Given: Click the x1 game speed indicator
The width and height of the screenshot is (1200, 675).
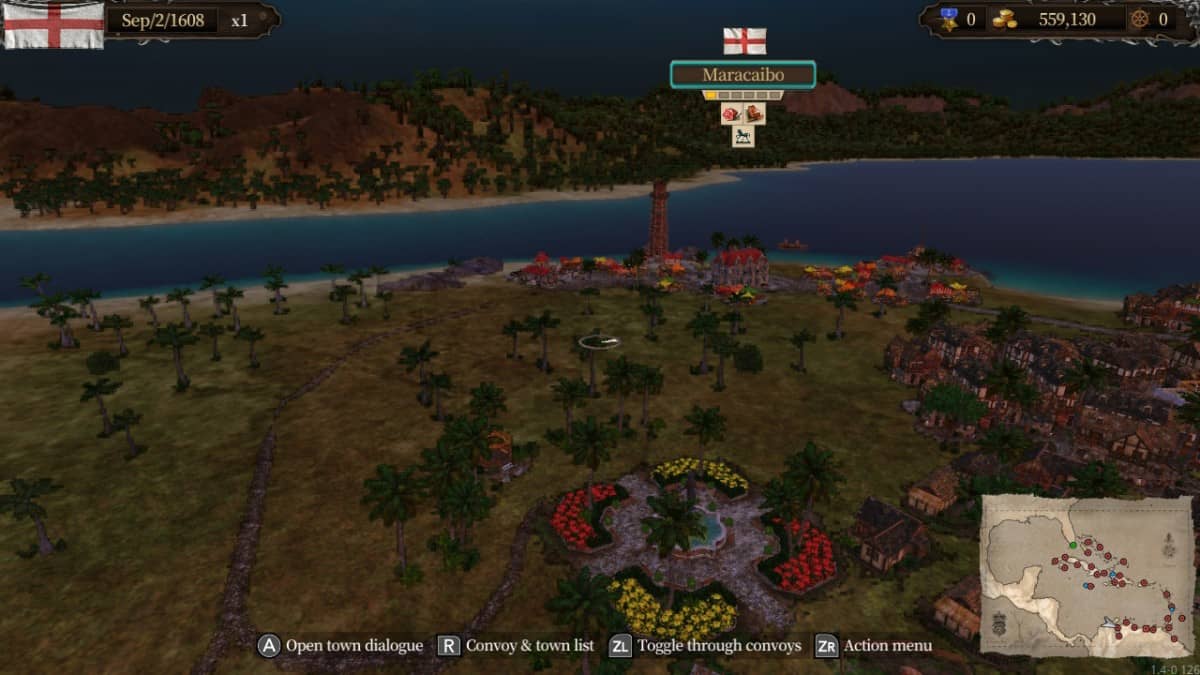Looking at the screenshot, I should pos(240,20).
